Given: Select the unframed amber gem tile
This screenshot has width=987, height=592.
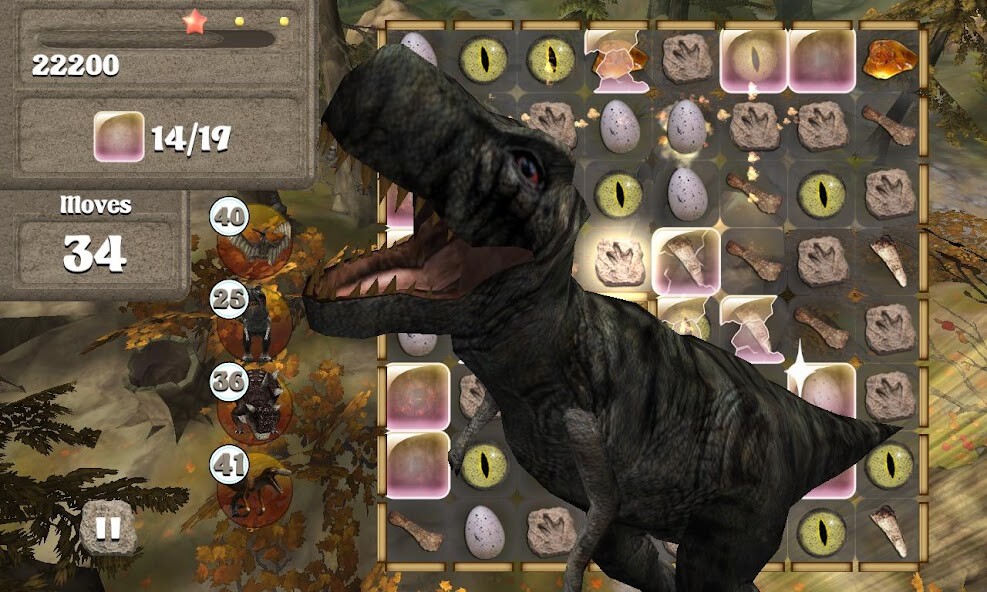Looking at the screenshot, I should click(x=889, y=58).
